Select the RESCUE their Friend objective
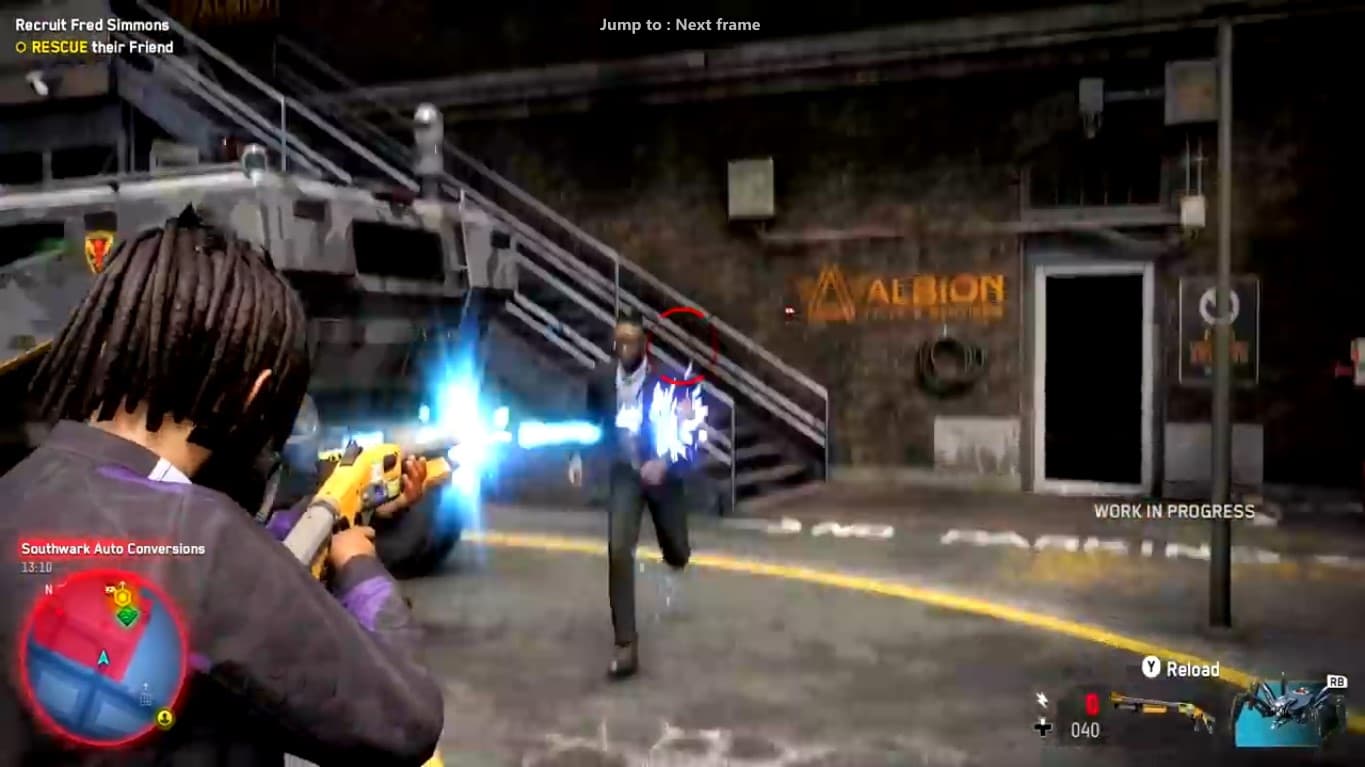Screen dimensions: 1365x767 tap(100, 46)
